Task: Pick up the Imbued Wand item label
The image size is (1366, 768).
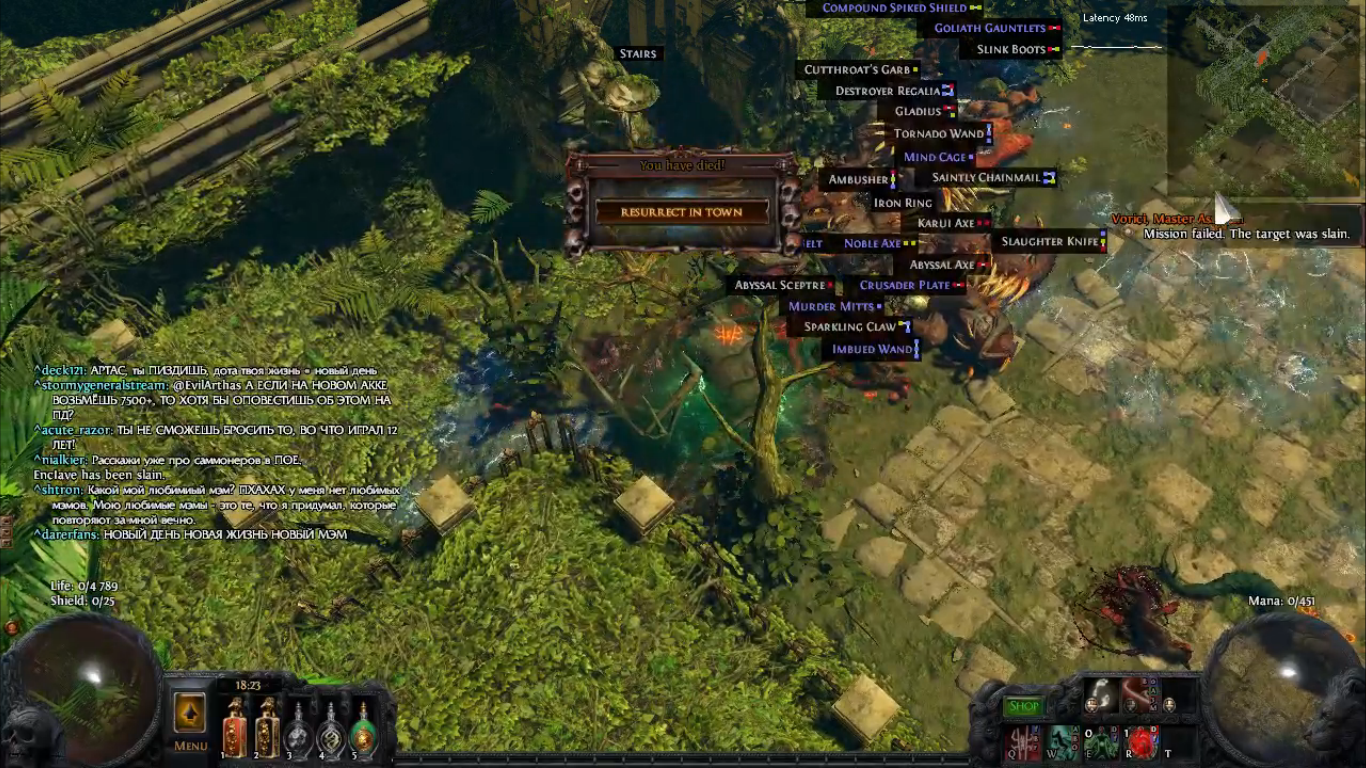Action: pos(872,350)
